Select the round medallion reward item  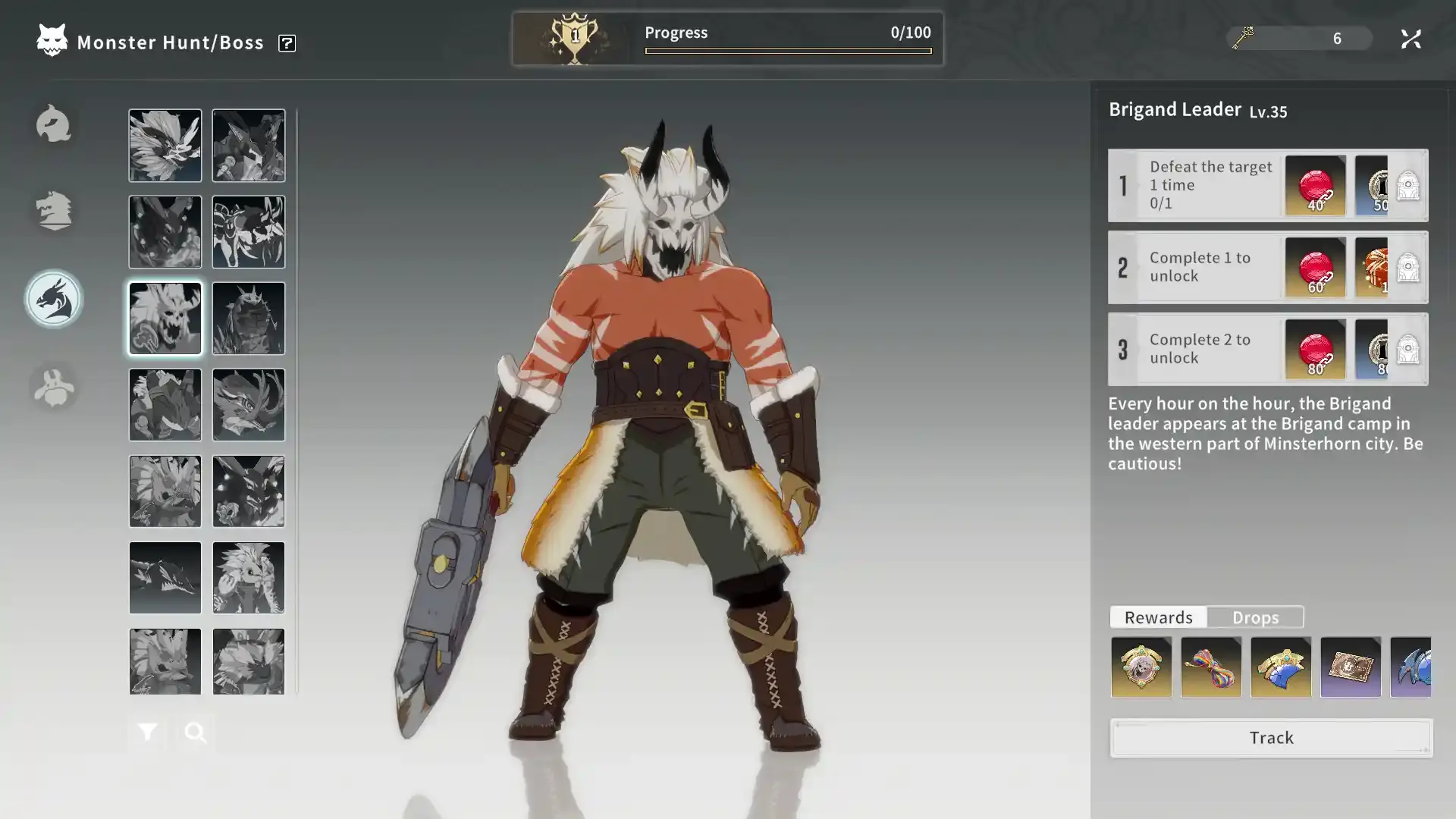[x=1141, y=667]
